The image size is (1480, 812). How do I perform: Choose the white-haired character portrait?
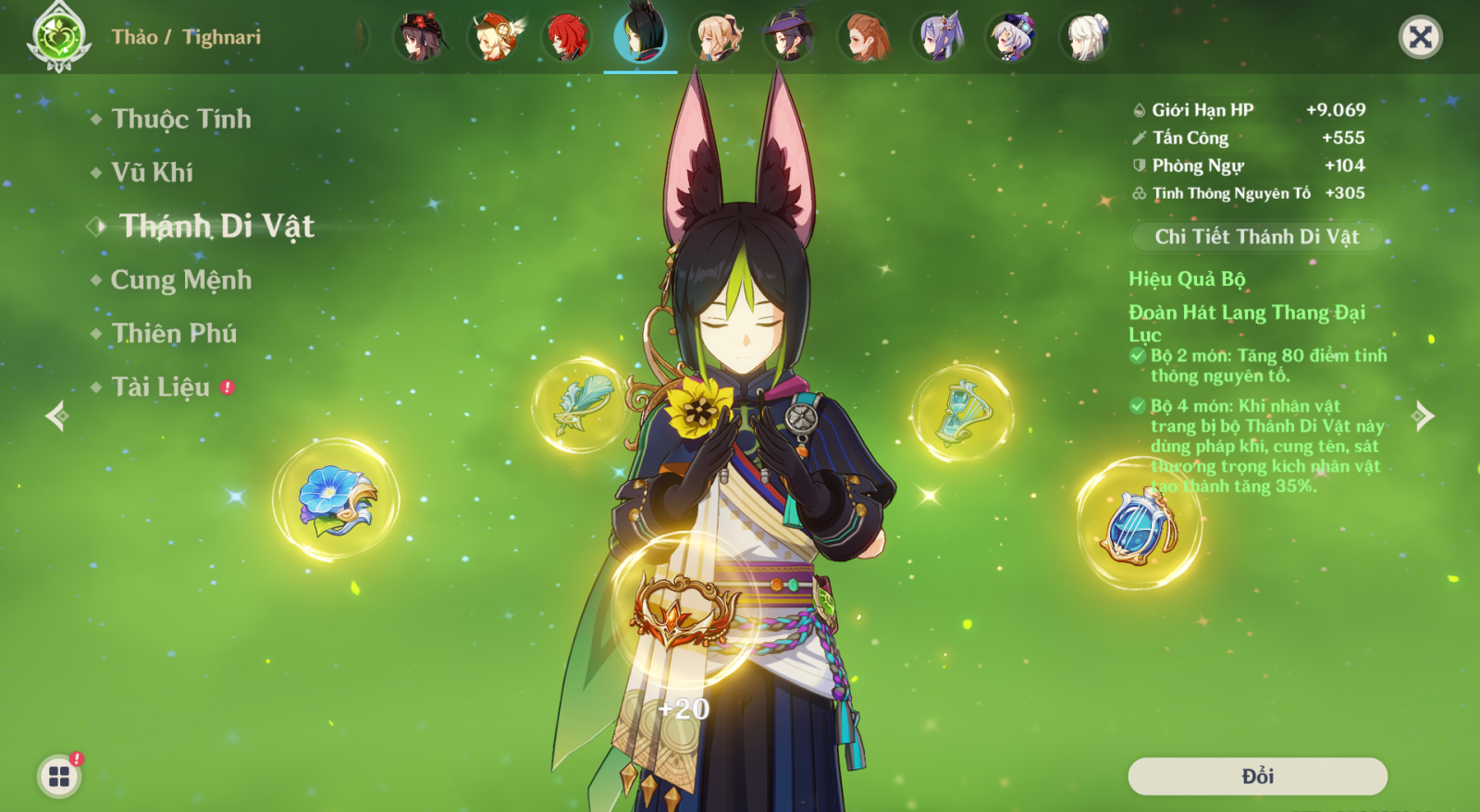coord(1086,38)
